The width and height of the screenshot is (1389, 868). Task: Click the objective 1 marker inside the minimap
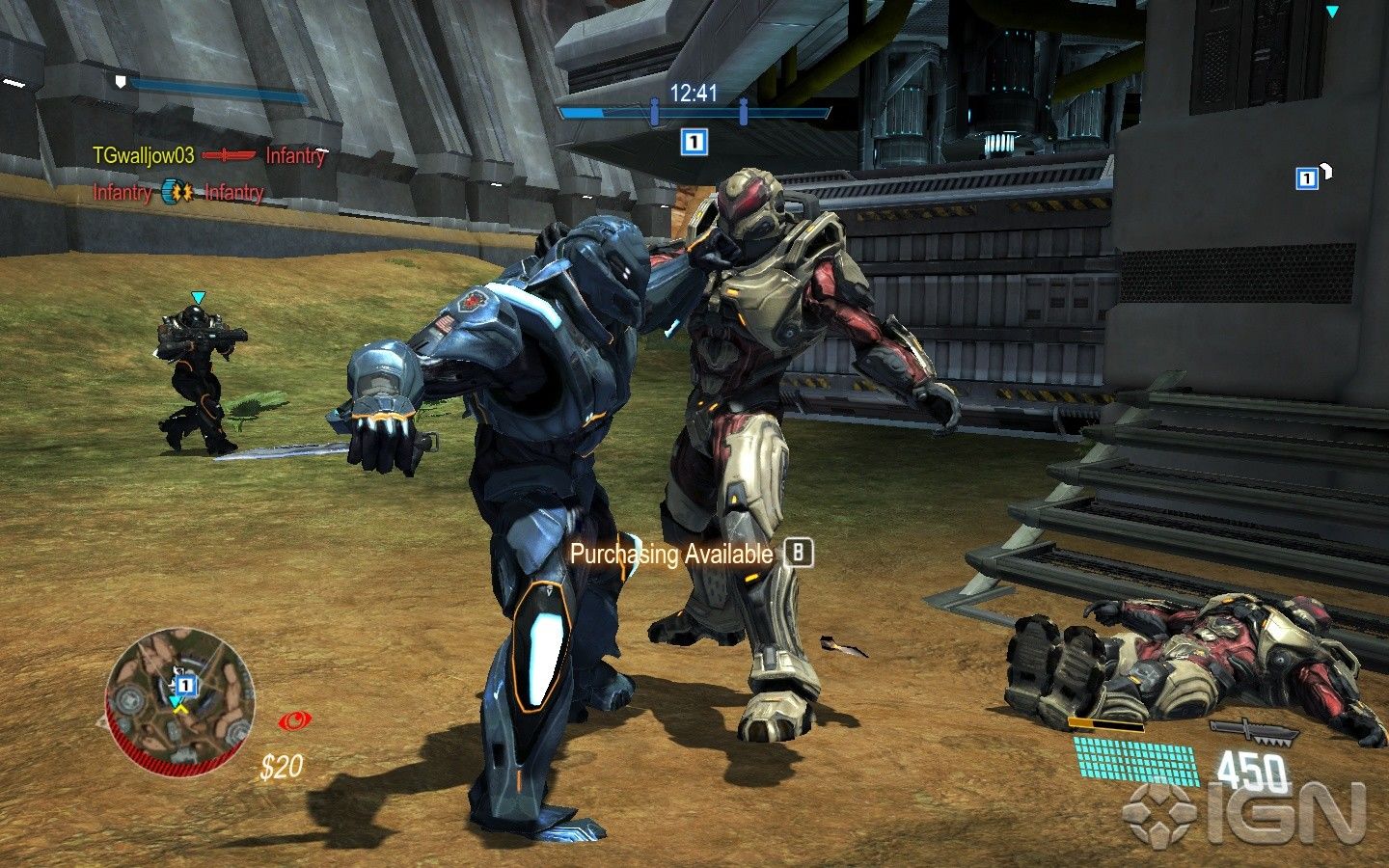coord(187,685)
